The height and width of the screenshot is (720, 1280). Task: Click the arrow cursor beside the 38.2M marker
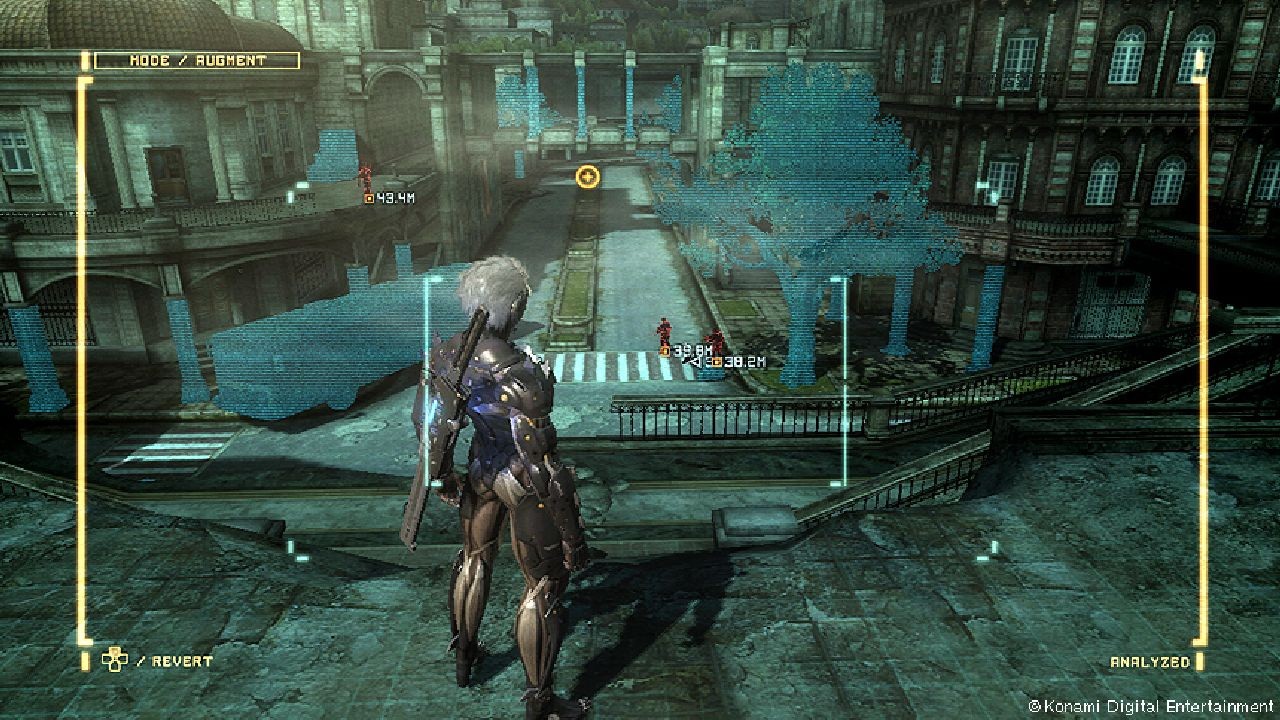pyautogui.click(x=692, y=361)
